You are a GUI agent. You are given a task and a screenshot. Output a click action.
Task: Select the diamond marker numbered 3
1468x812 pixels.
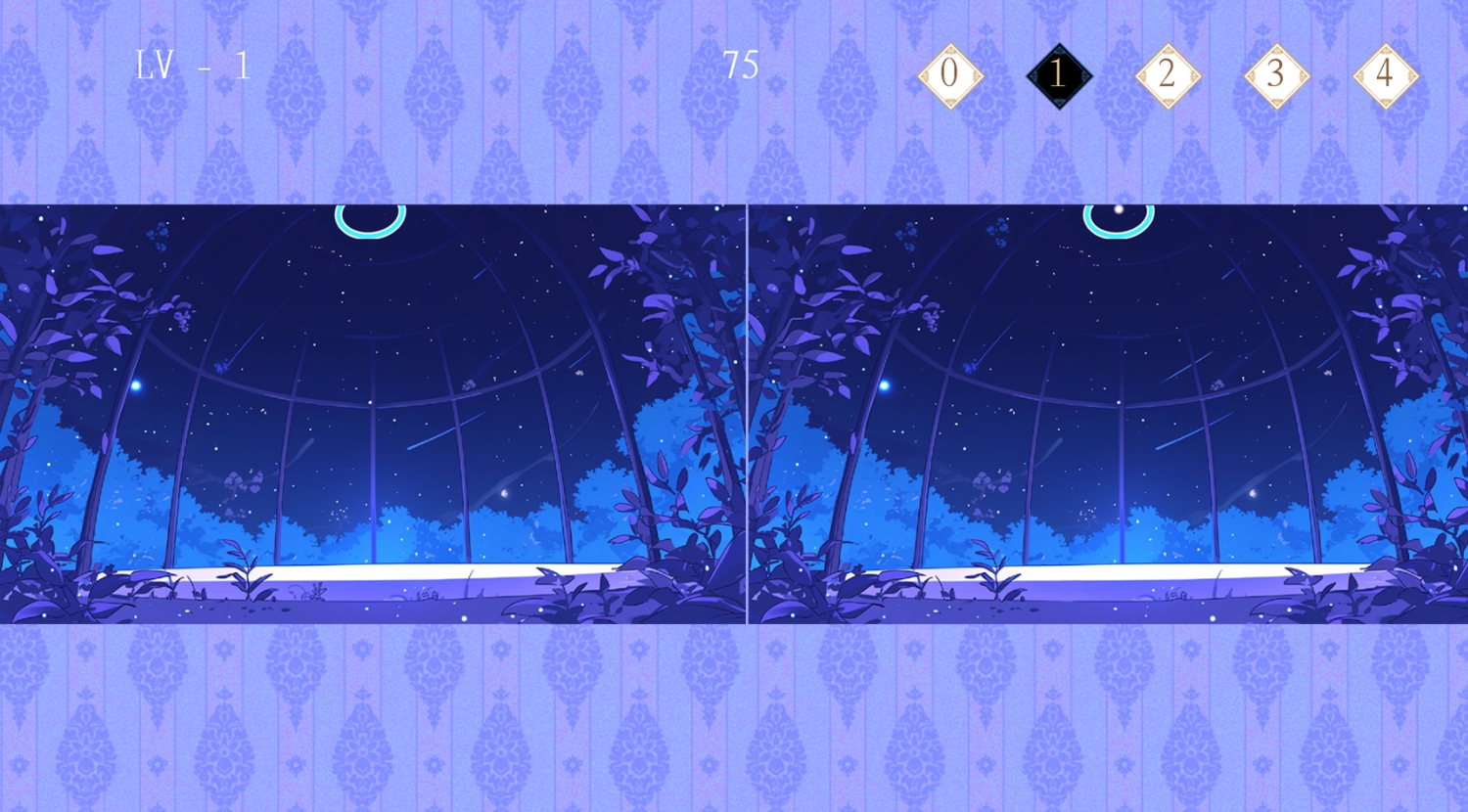point(1276,75)
